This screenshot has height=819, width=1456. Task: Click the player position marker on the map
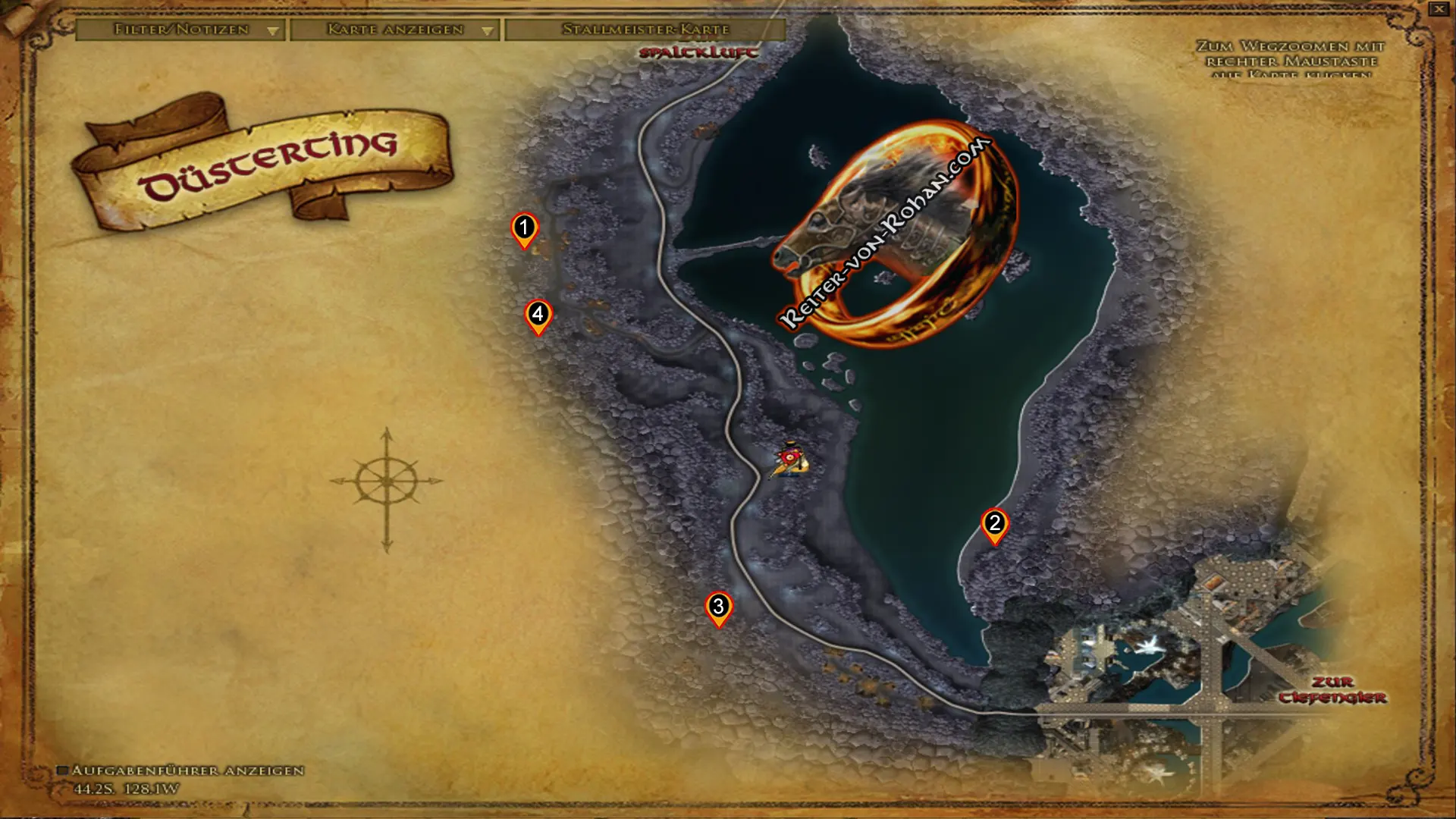click(x=790, y=460)
